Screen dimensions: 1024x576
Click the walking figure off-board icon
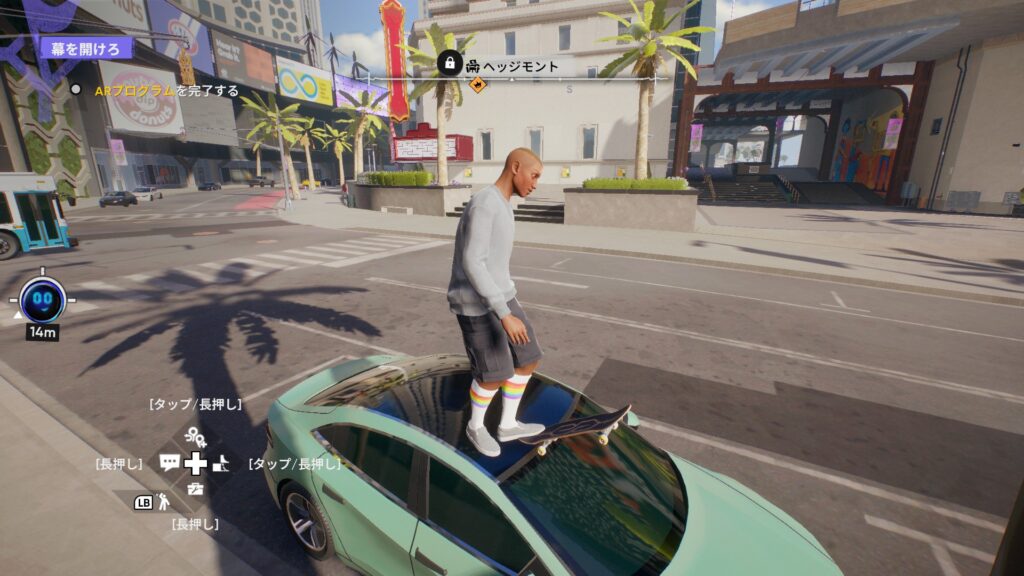(163, 502)
